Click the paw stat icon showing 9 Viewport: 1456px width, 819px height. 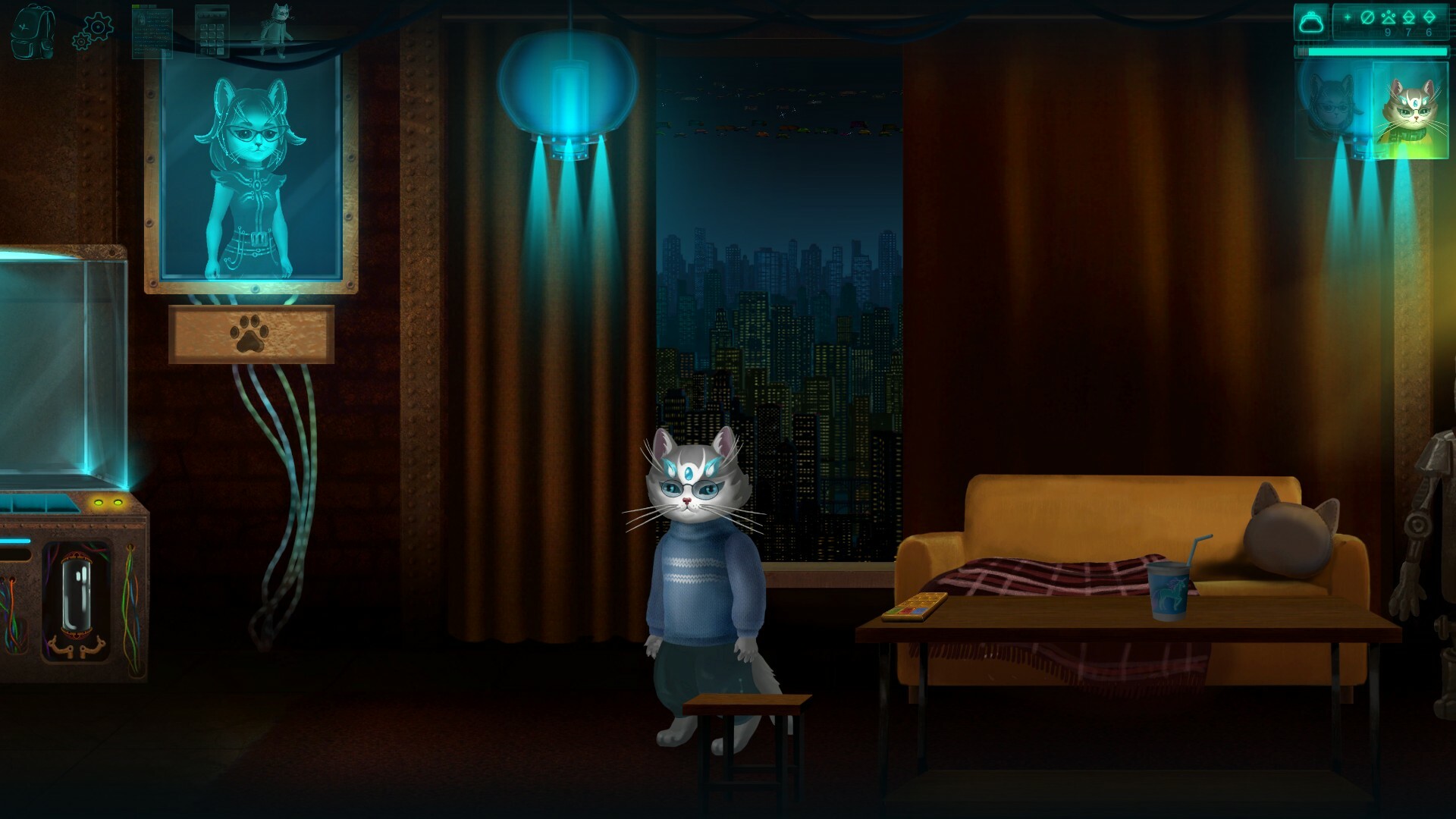(x=1389, y=17)
